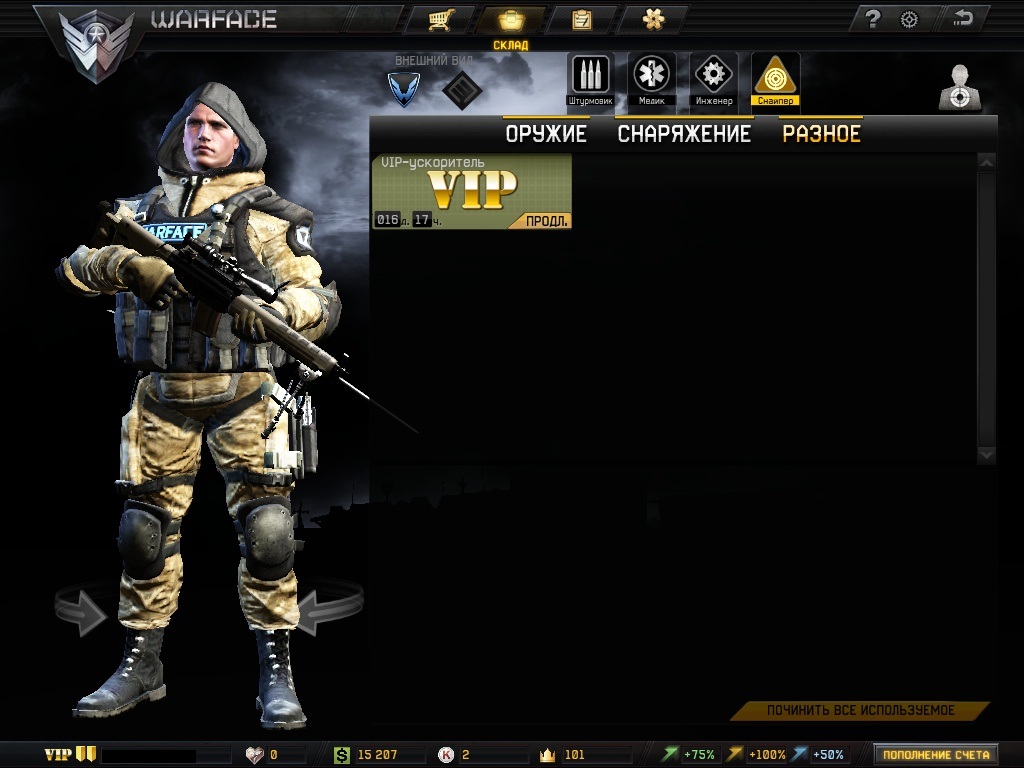
Task: Select the Медик class
Action: 652,79
